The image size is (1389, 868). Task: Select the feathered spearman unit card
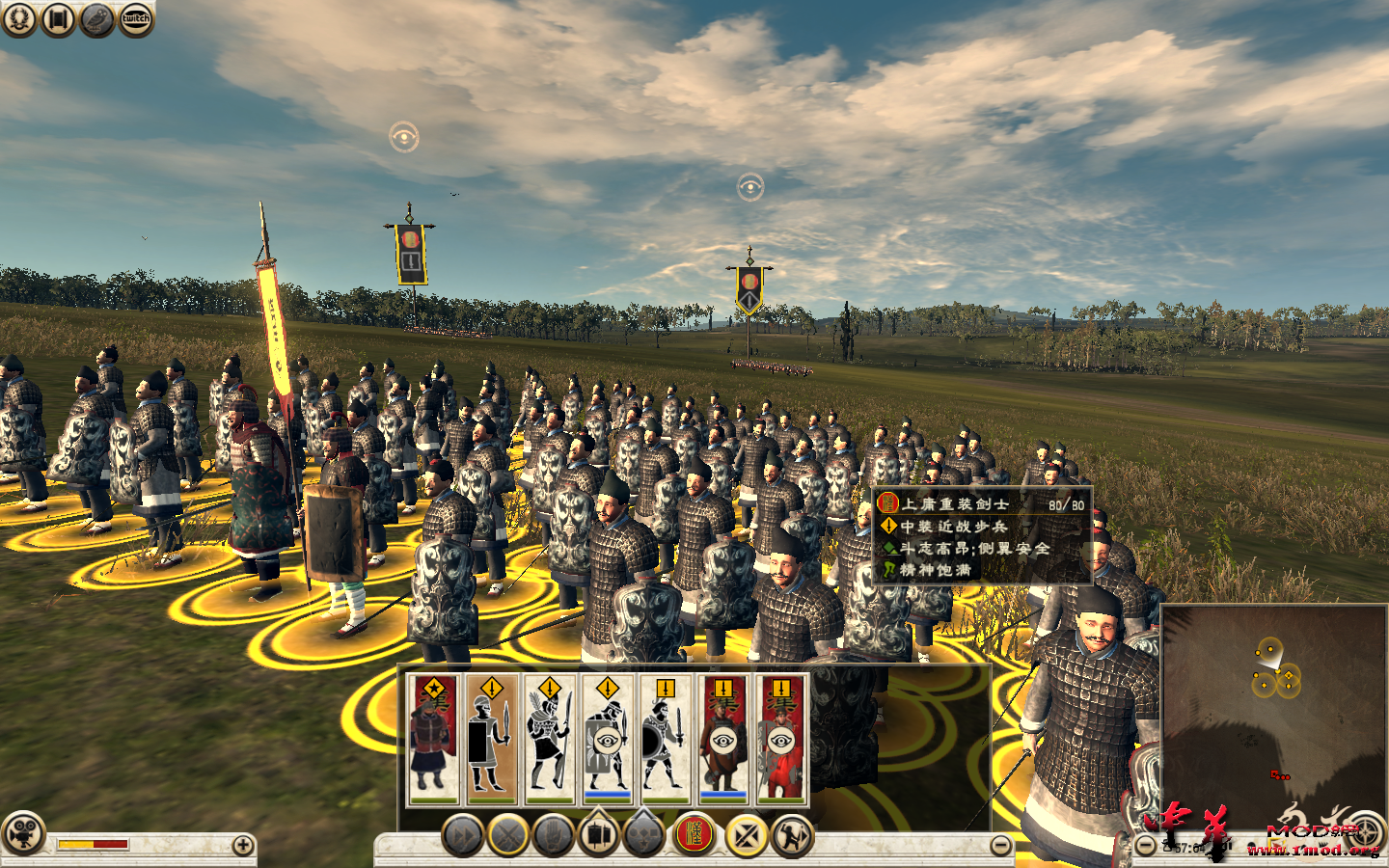pos(549,739)
